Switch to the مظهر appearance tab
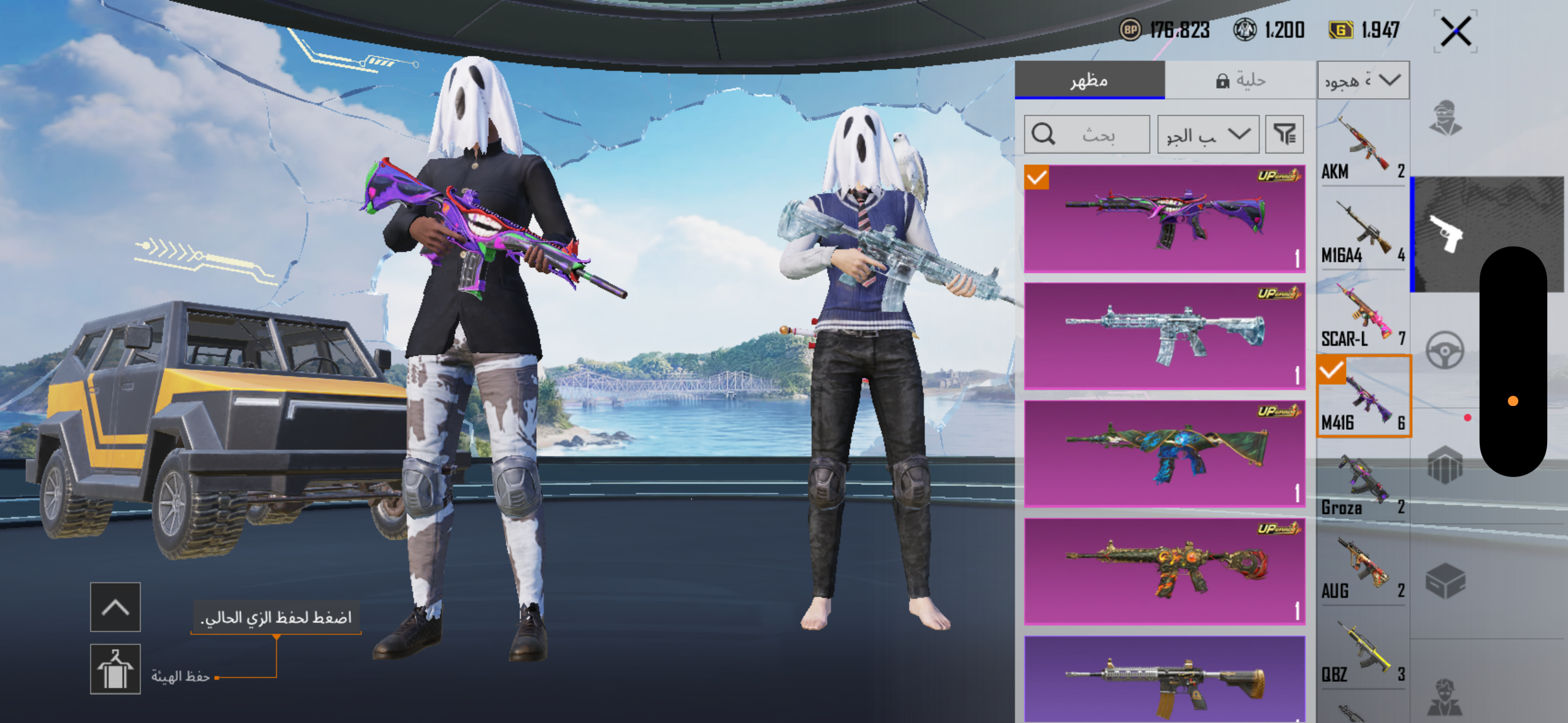The width and height of the screenshot is (1568, 723). (1090, 80)
